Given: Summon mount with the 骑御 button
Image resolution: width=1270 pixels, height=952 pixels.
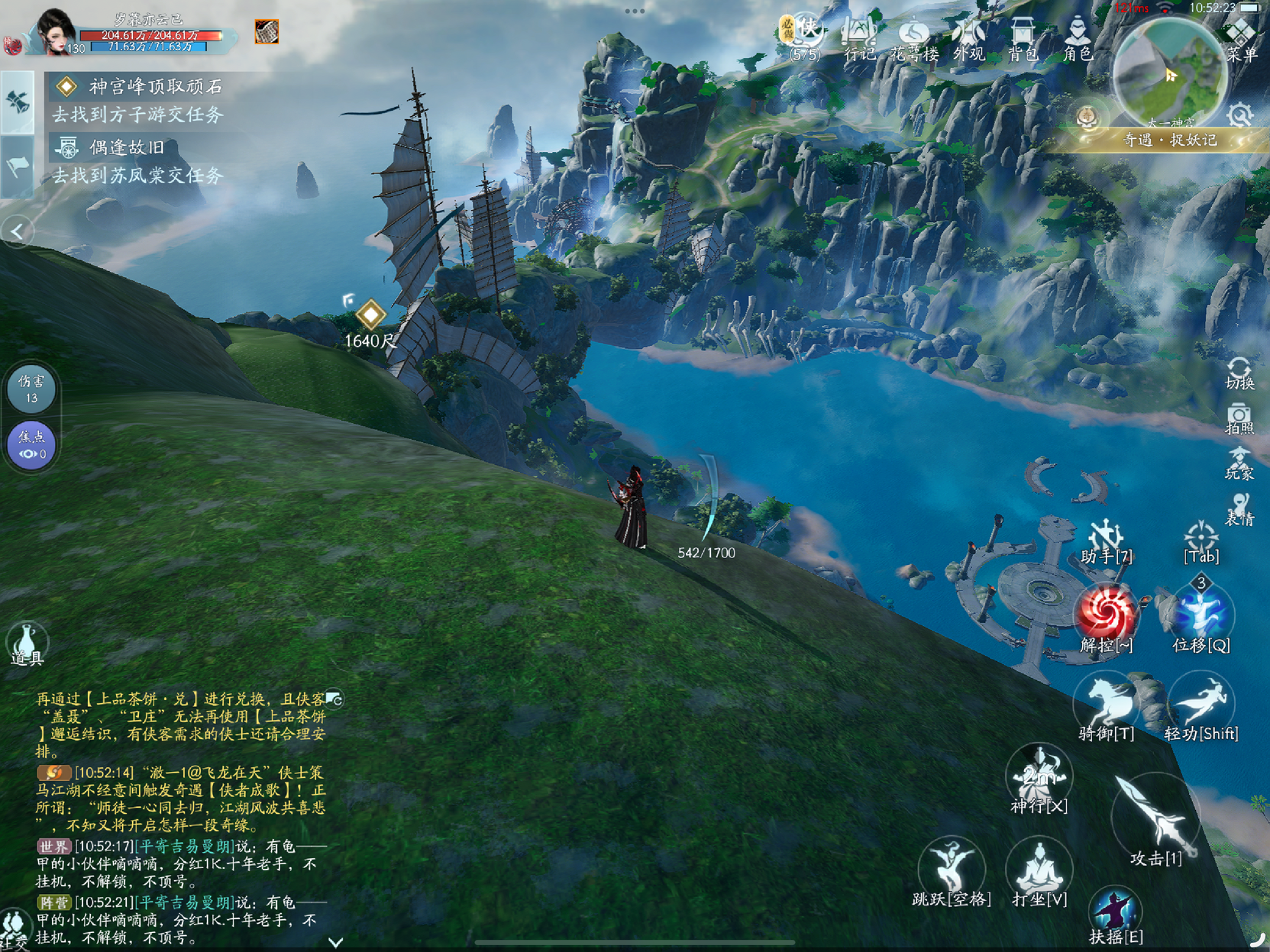Looking at the screenshot, I should (1106, 706).
